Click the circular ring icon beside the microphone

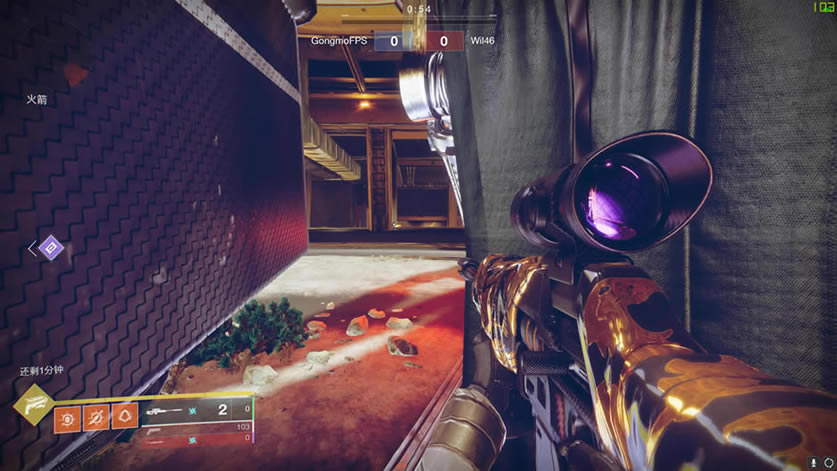point(828,462)
